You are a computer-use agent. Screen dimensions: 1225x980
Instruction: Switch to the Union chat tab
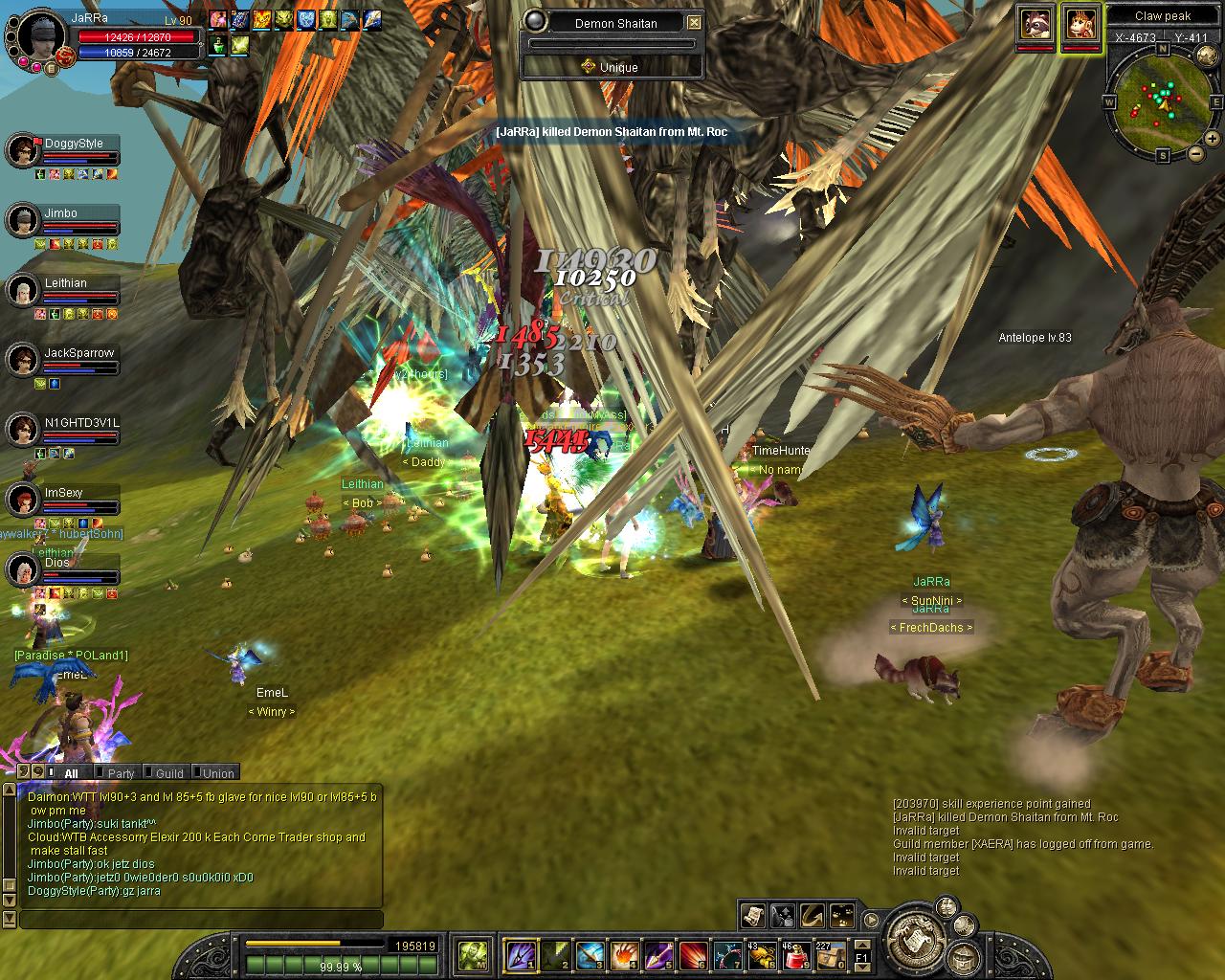point(217,773)
